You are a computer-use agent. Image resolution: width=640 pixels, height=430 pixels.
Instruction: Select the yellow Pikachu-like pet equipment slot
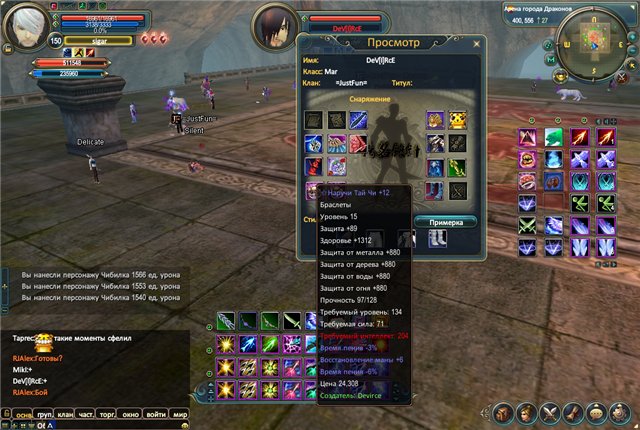tap(459, 121)
